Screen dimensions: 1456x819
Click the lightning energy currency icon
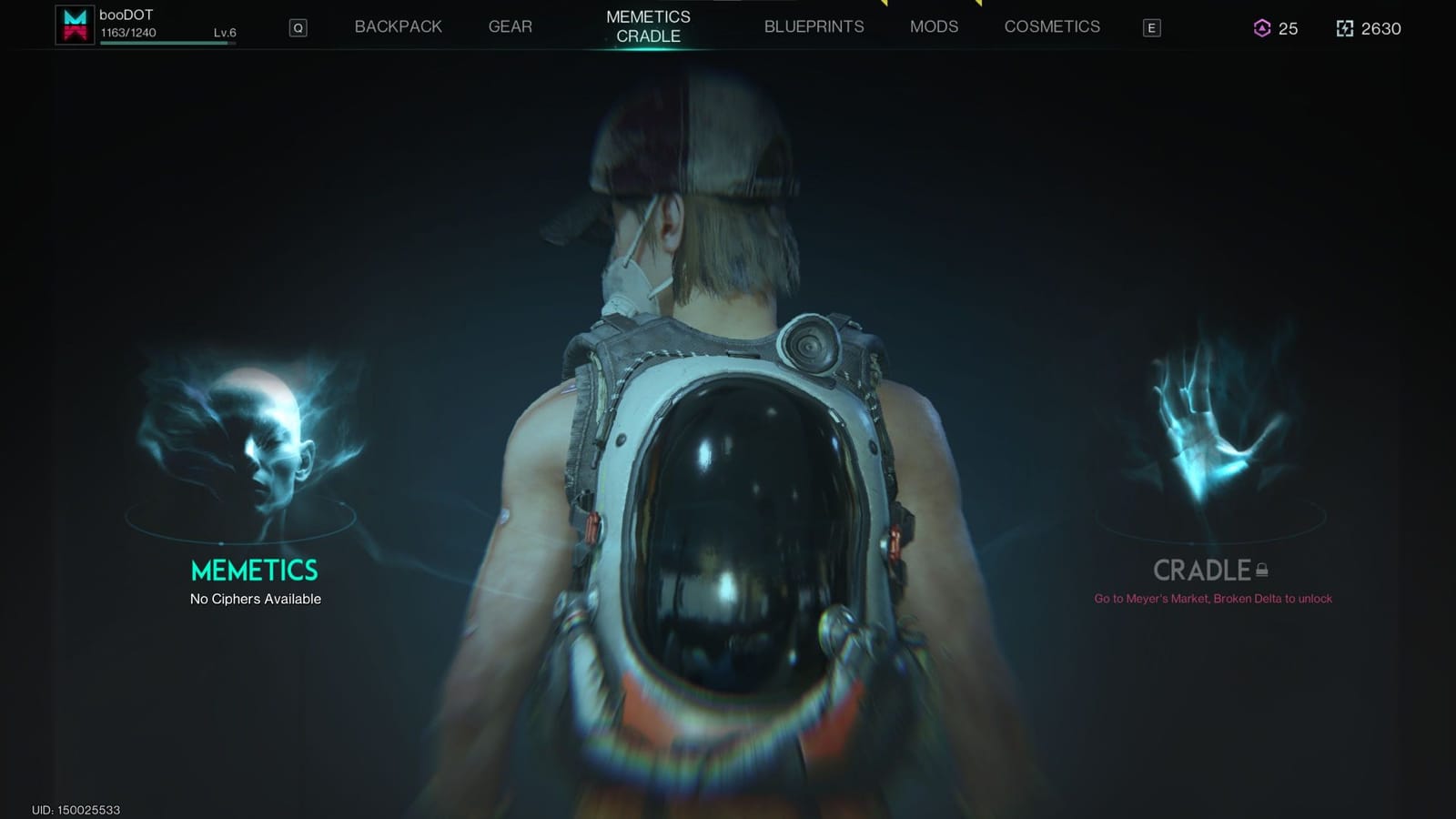(x=1345, y=29)
